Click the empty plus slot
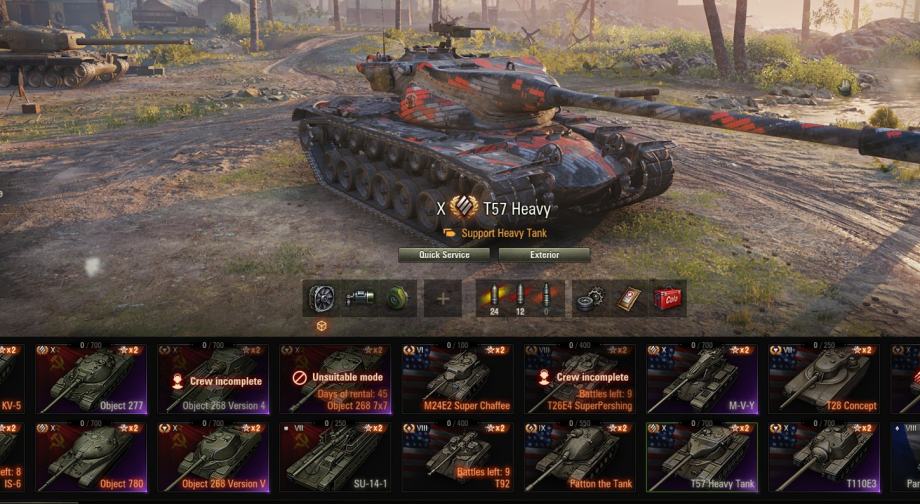 [443, 298]
